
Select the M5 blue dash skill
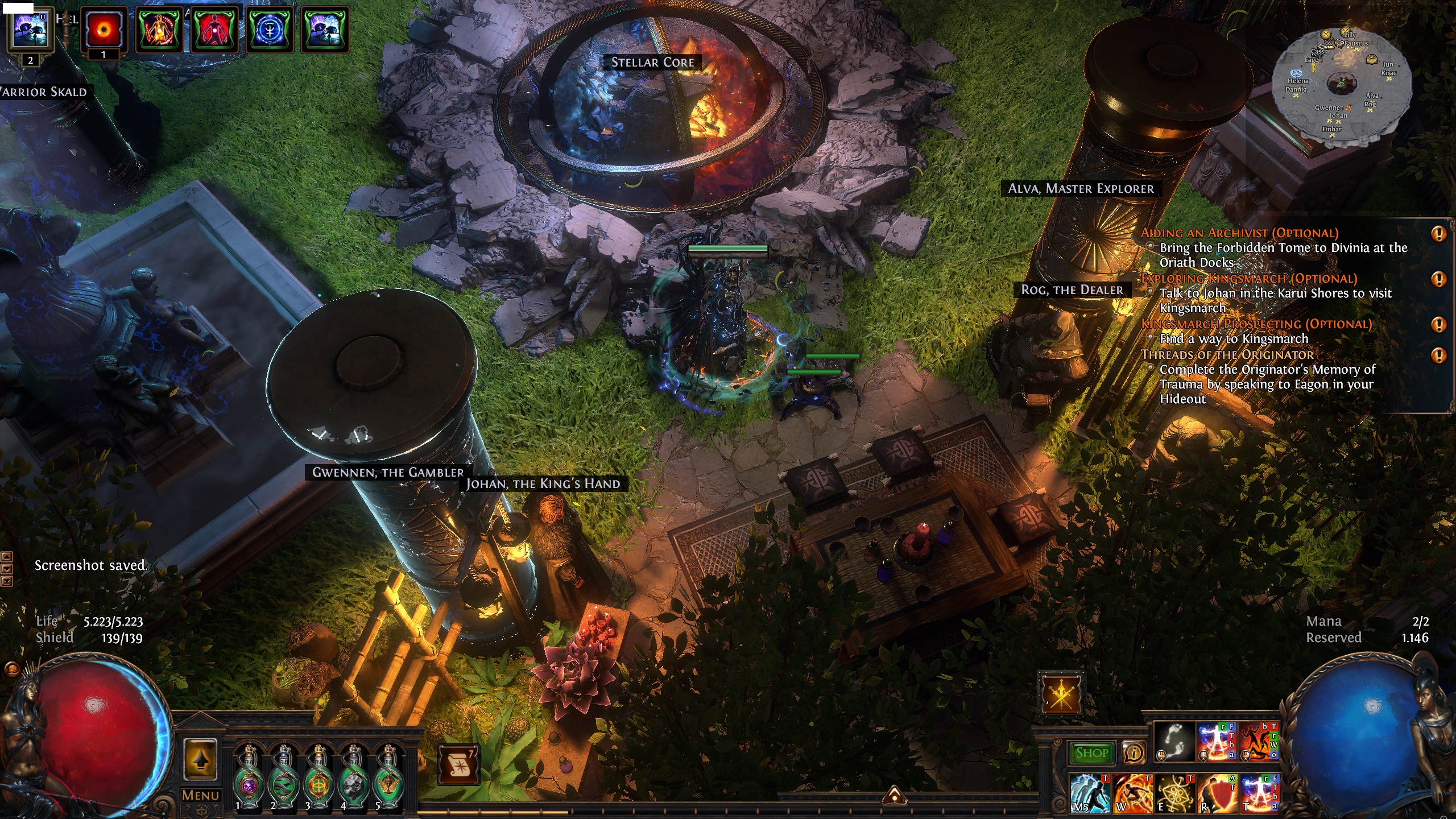1090,793
